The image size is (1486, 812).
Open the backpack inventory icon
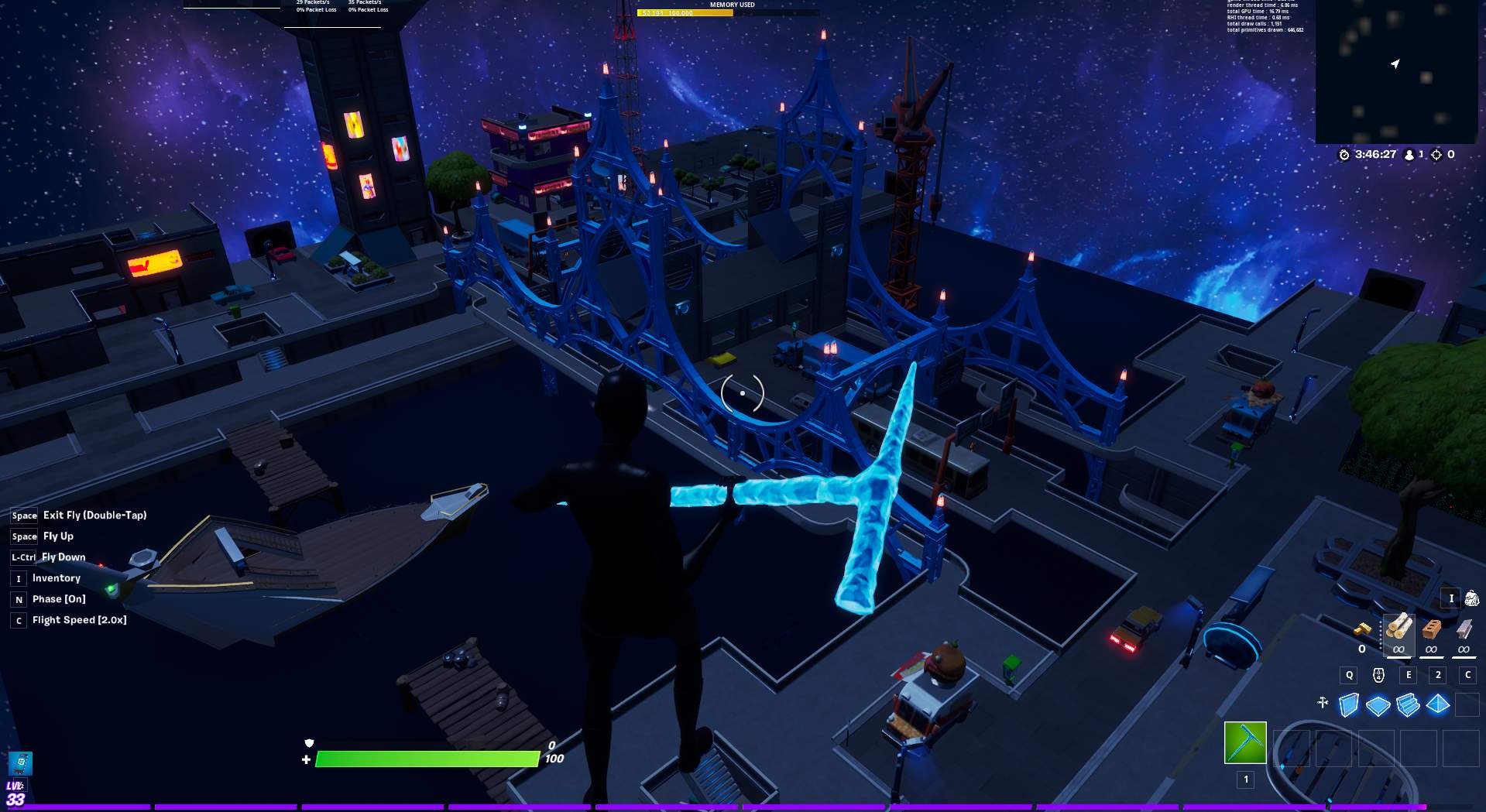[1471, 598]
